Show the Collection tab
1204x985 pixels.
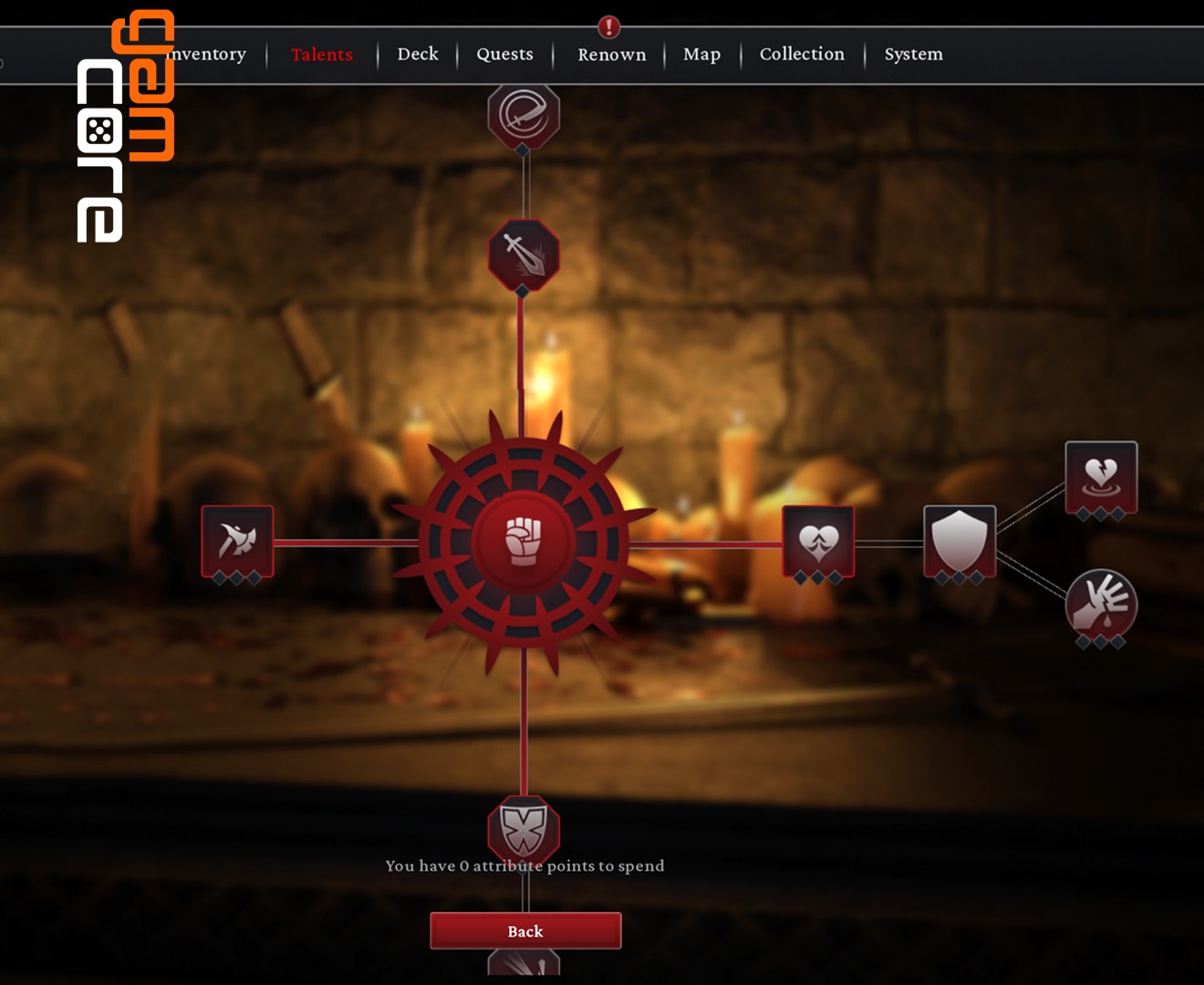[802, 55]
